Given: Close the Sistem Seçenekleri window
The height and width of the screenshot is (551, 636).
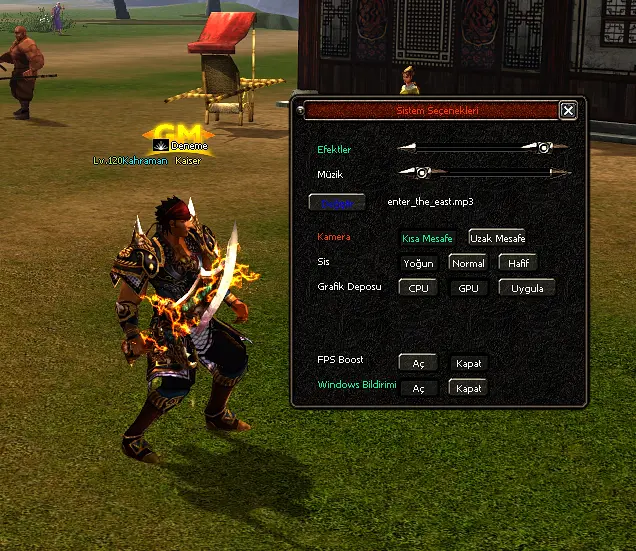Looking at the screenshot, I should (x=568, y=110).
